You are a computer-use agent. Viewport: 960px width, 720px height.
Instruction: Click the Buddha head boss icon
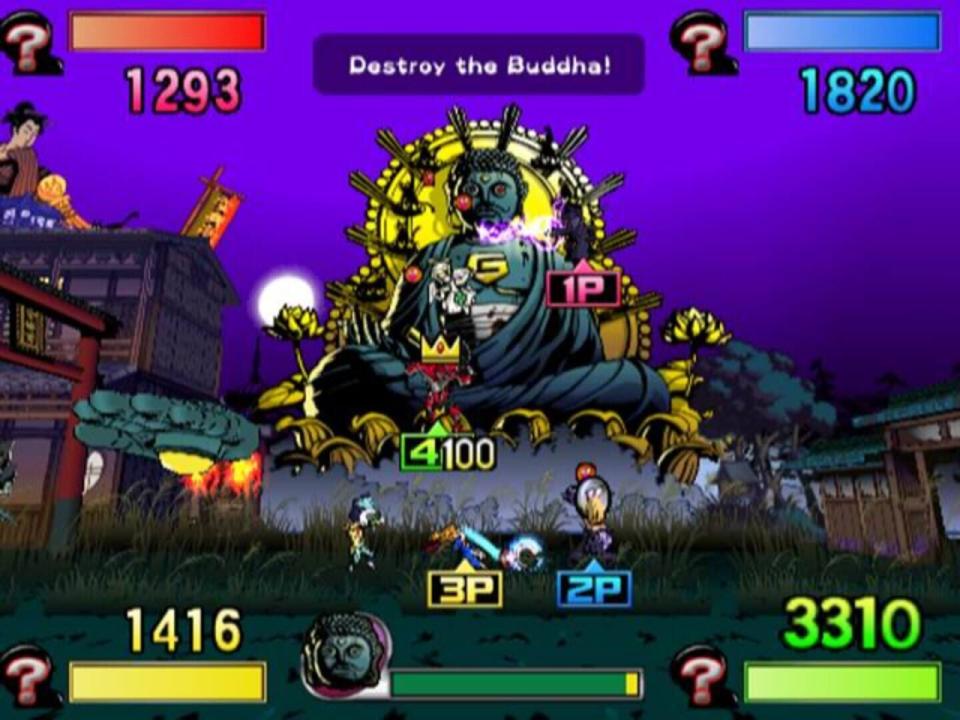tap(345, 657)
